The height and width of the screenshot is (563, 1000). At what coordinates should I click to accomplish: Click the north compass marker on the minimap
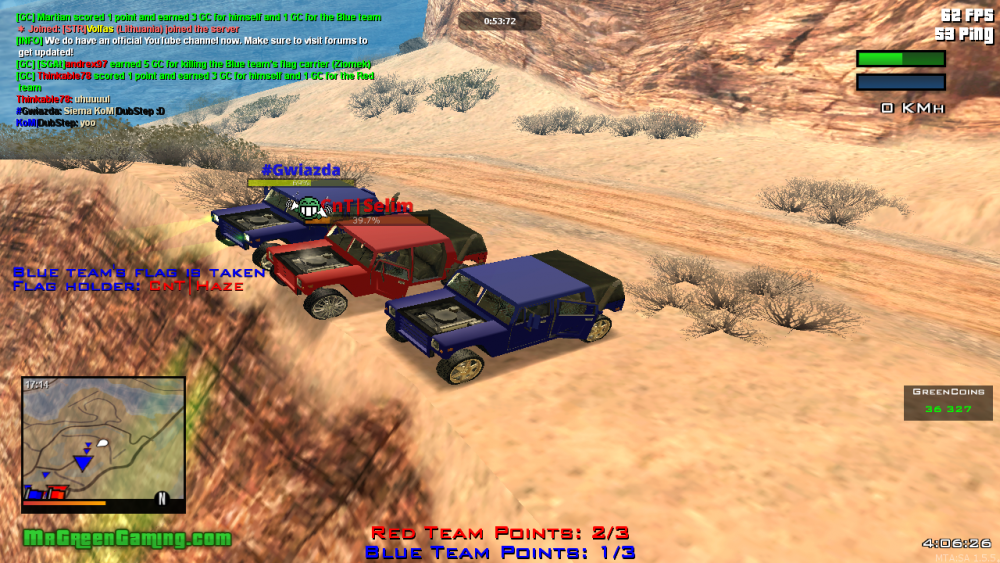point(161,498)
